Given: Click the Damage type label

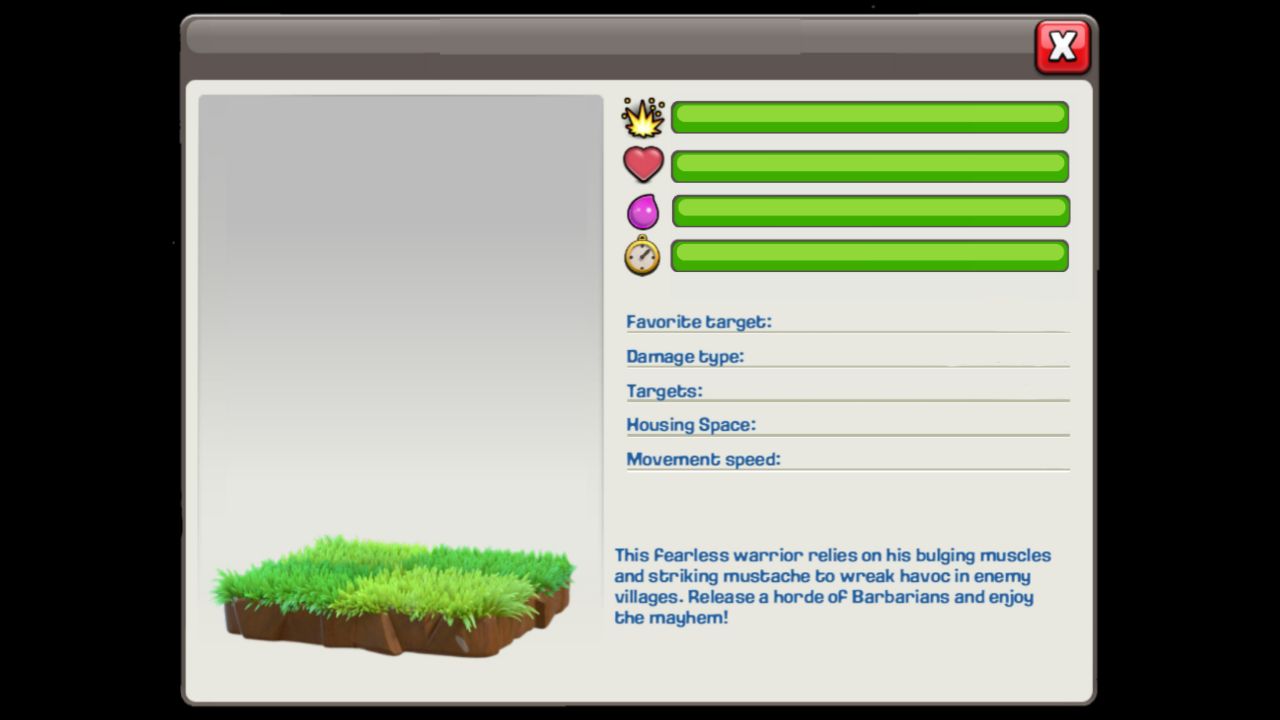Looking at the screenshot, I should click(685, 357).
